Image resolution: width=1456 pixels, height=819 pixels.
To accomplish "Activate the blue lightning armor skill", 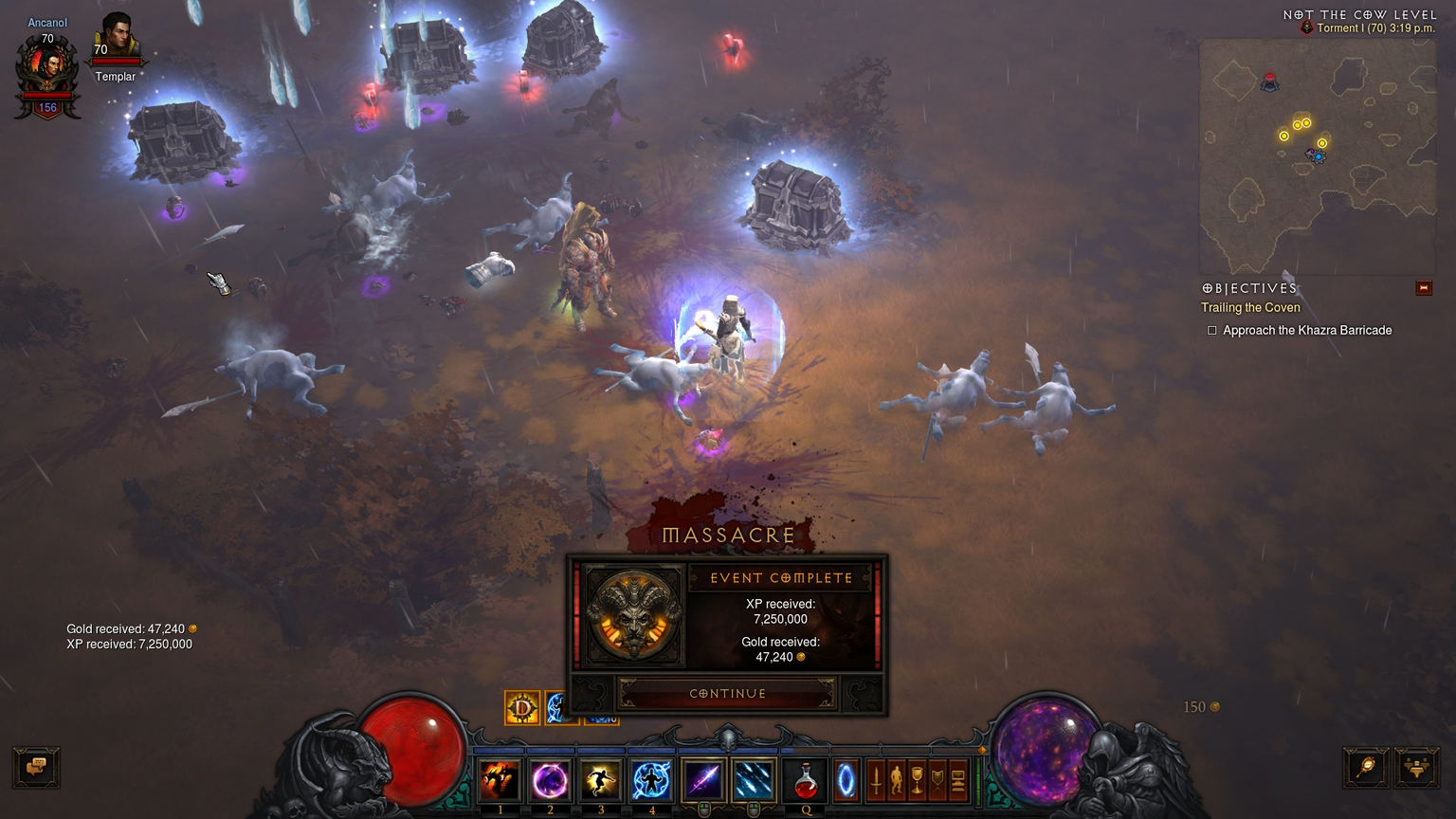I will [x=651, y=780].
